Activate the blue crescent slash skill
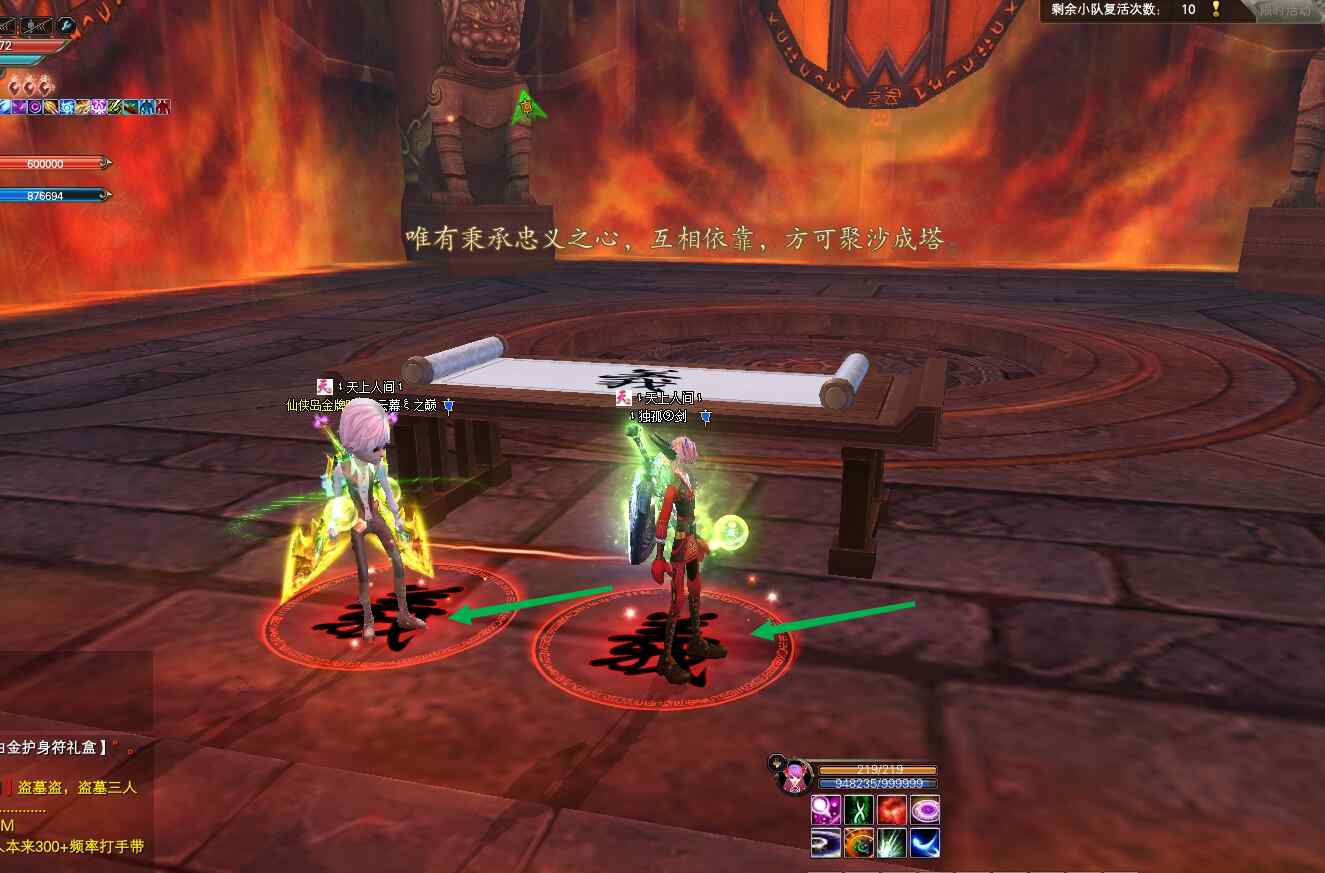 pyautogui.click(x=925, y=843)
